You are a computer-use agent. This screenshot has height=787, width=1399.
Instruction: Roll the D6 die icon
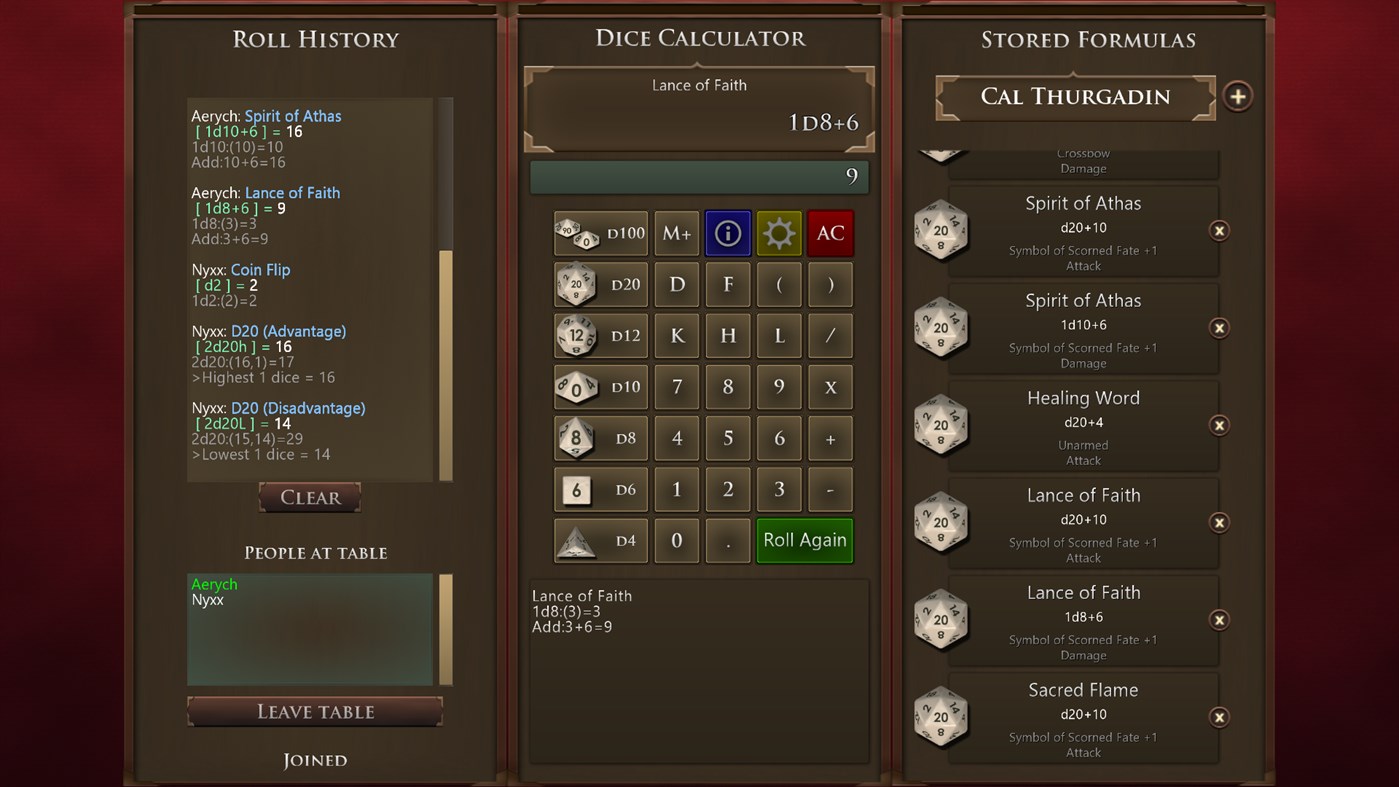tap(600, 489)
